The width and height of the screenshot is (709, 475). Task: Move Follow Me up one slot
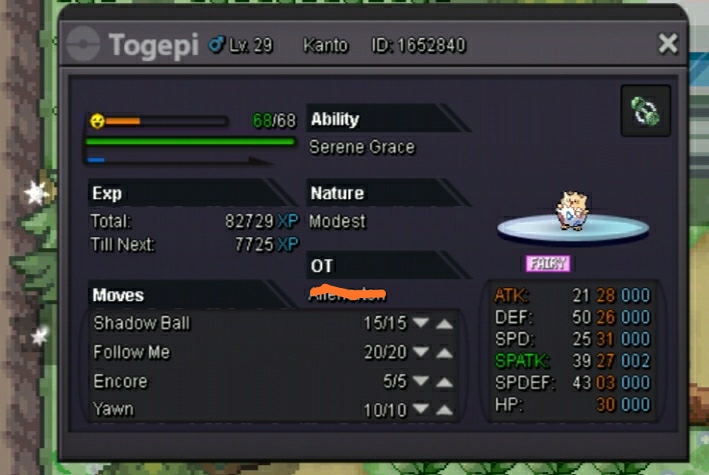pyautogui.click(x=445, y=352)
